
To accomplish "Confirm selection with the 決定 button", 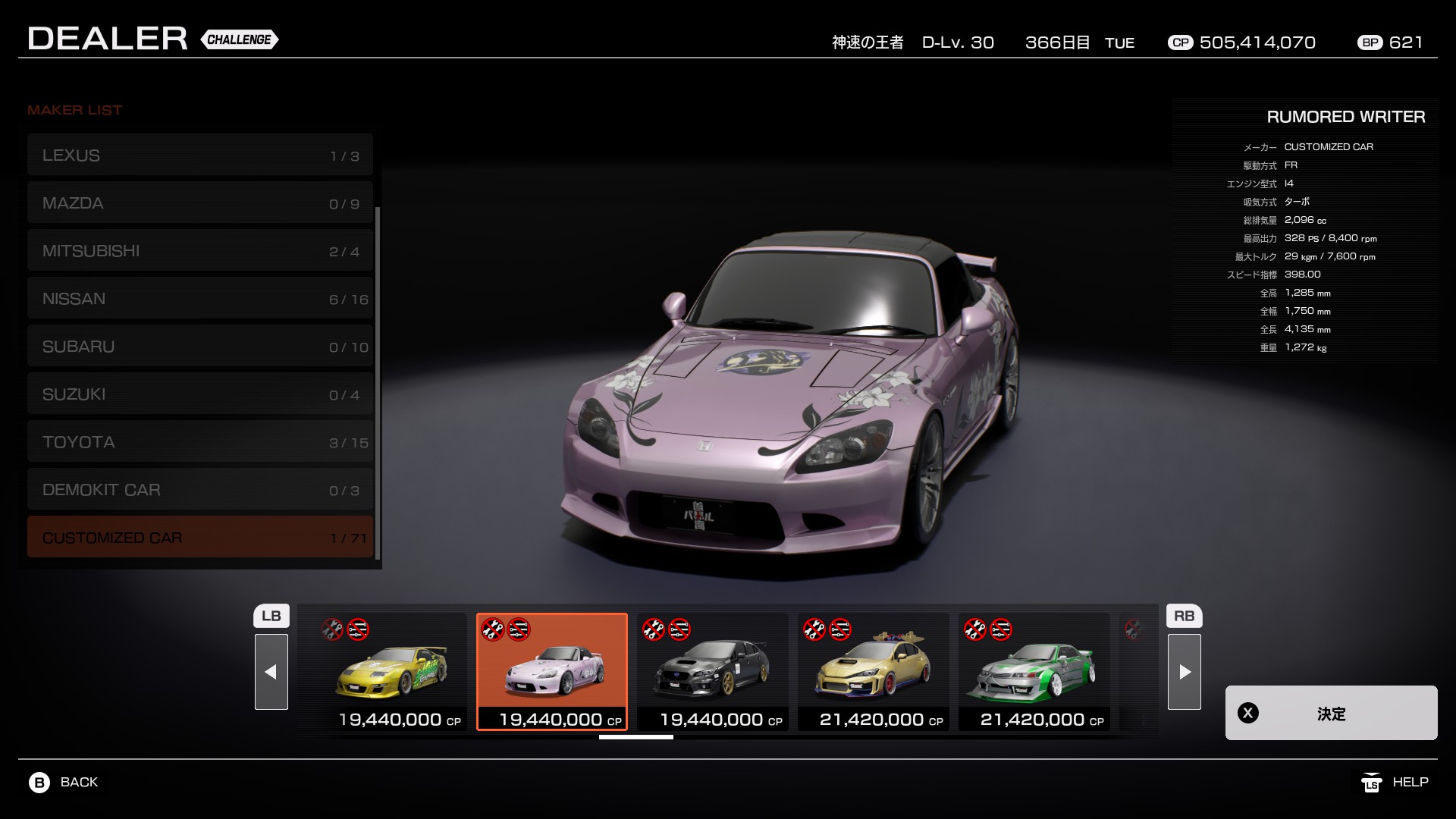I will pyautogui.click(x=1331, y=713).
